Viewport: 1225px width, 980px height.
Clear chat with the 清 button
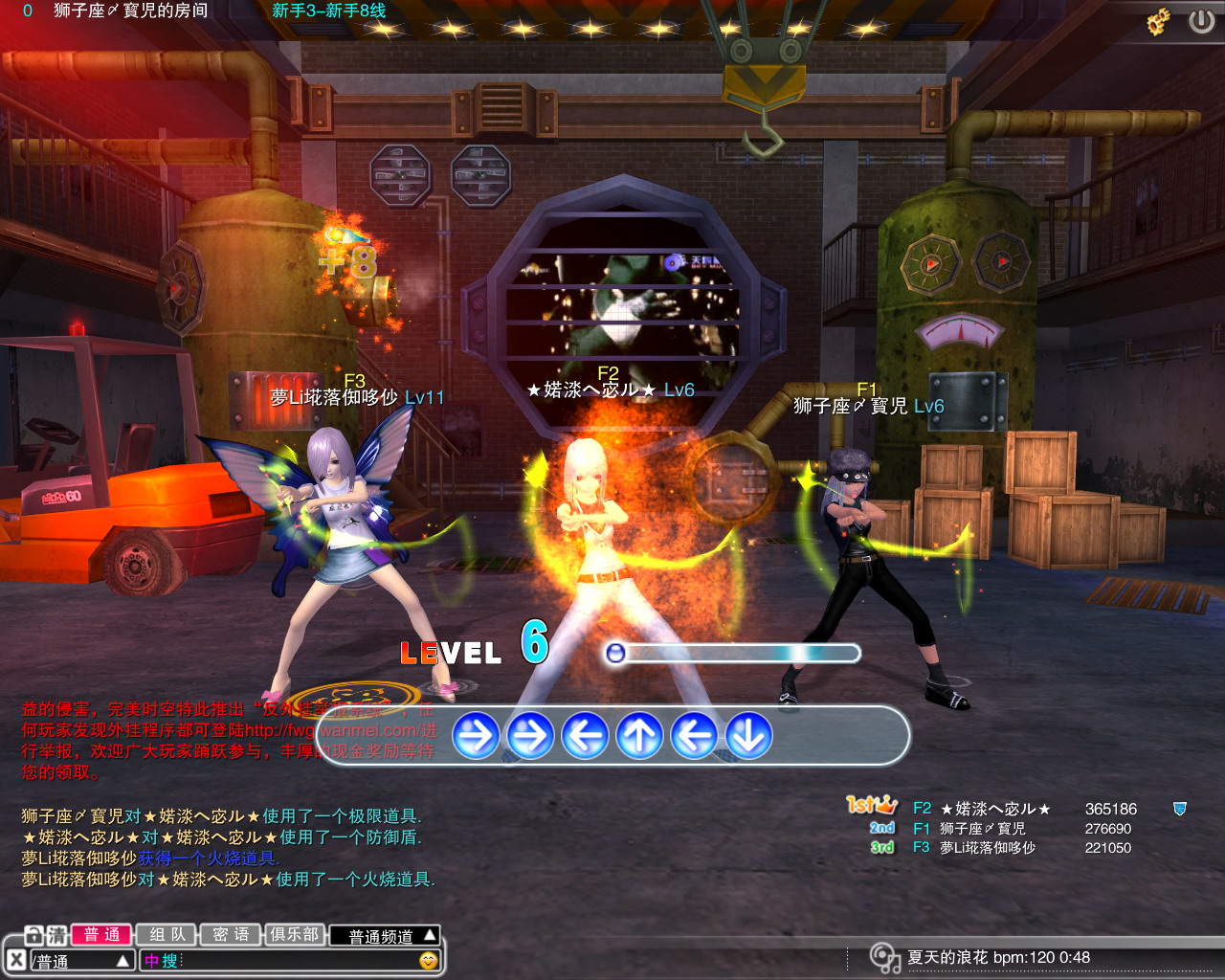tap(57, 935)
